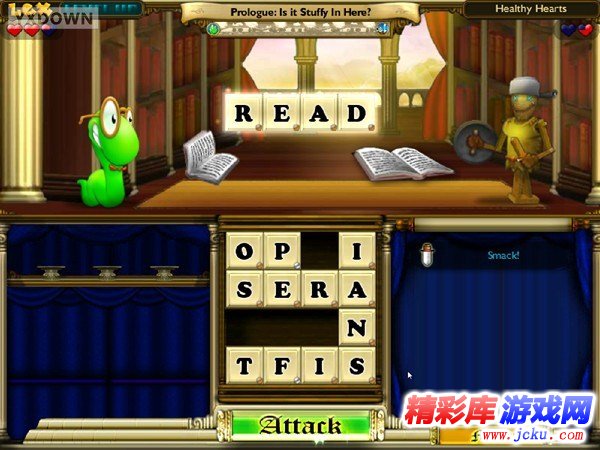Image resolution: width=600 pixels, height=450 pixels.
Task: Select the R tile on the letter grid
Action: tap(319, 288)
